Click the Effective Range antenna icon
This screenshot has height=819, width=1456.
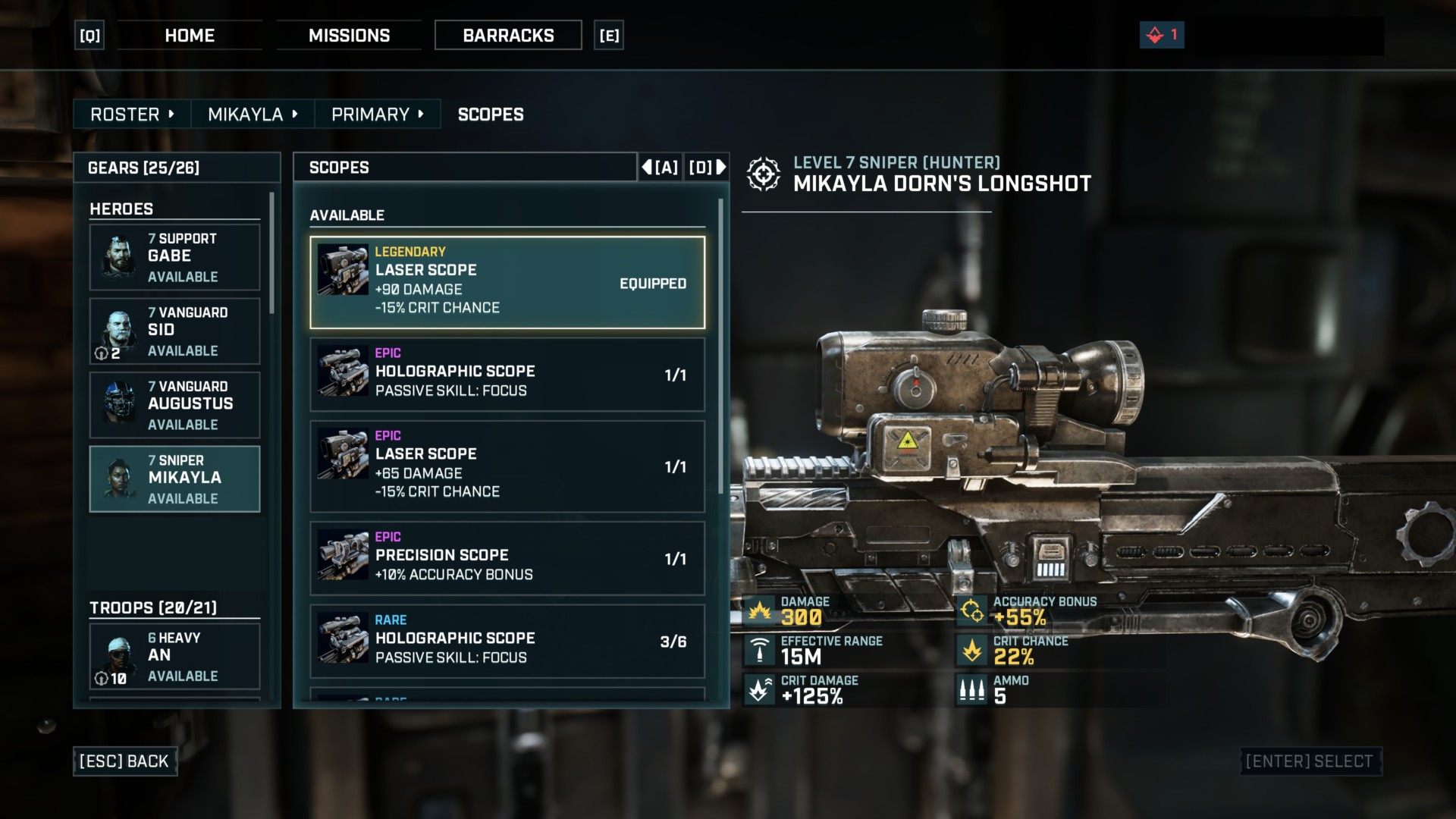click(757, 649)
